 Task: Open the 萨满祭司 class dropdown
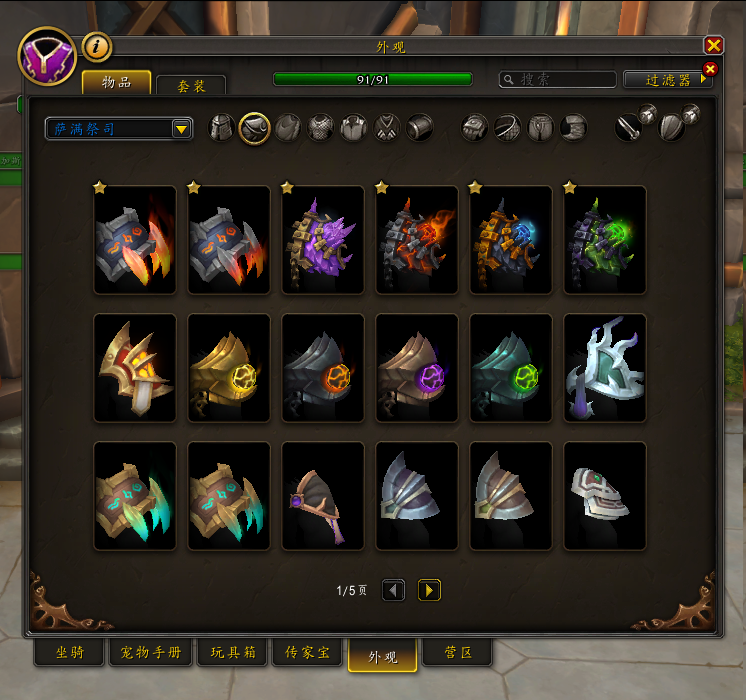tap(119, 128)
